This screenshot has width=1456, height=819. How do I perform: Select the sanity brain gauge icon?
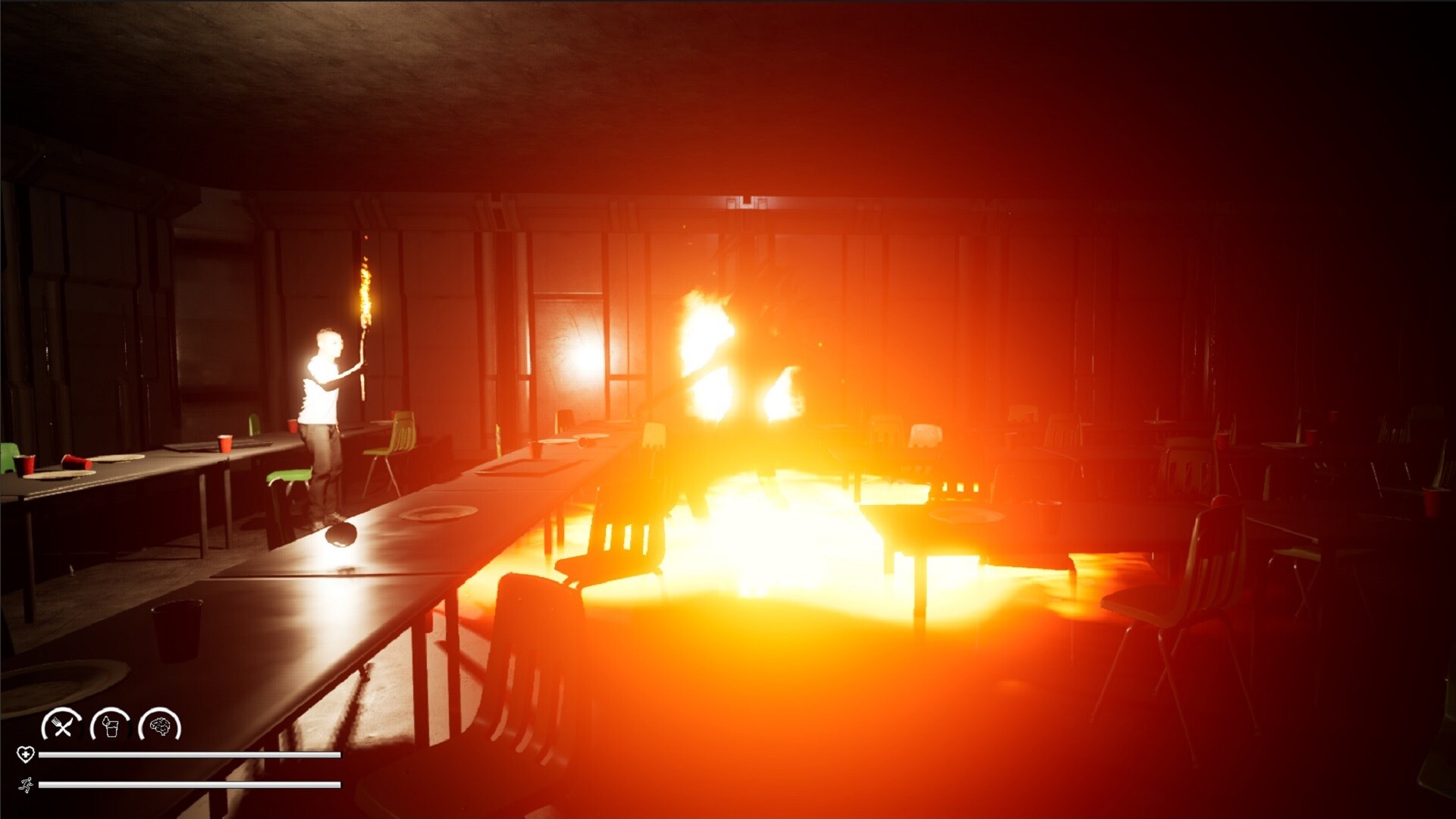click(x=162, y=726)
